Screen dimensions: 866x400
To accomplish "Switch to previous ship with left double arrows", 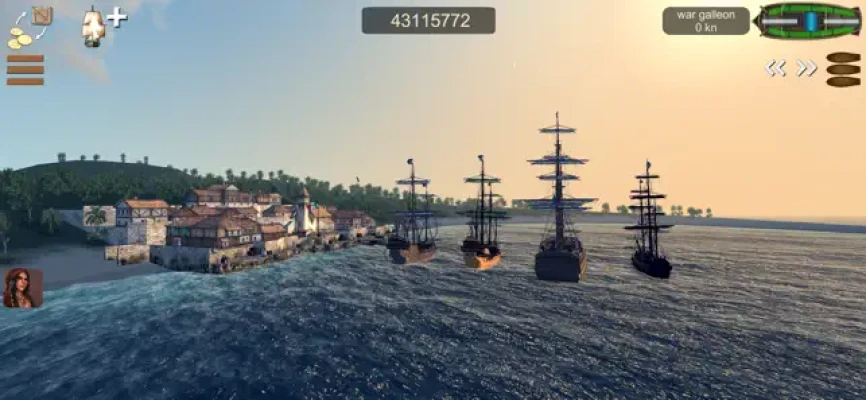I will (776, 68).
